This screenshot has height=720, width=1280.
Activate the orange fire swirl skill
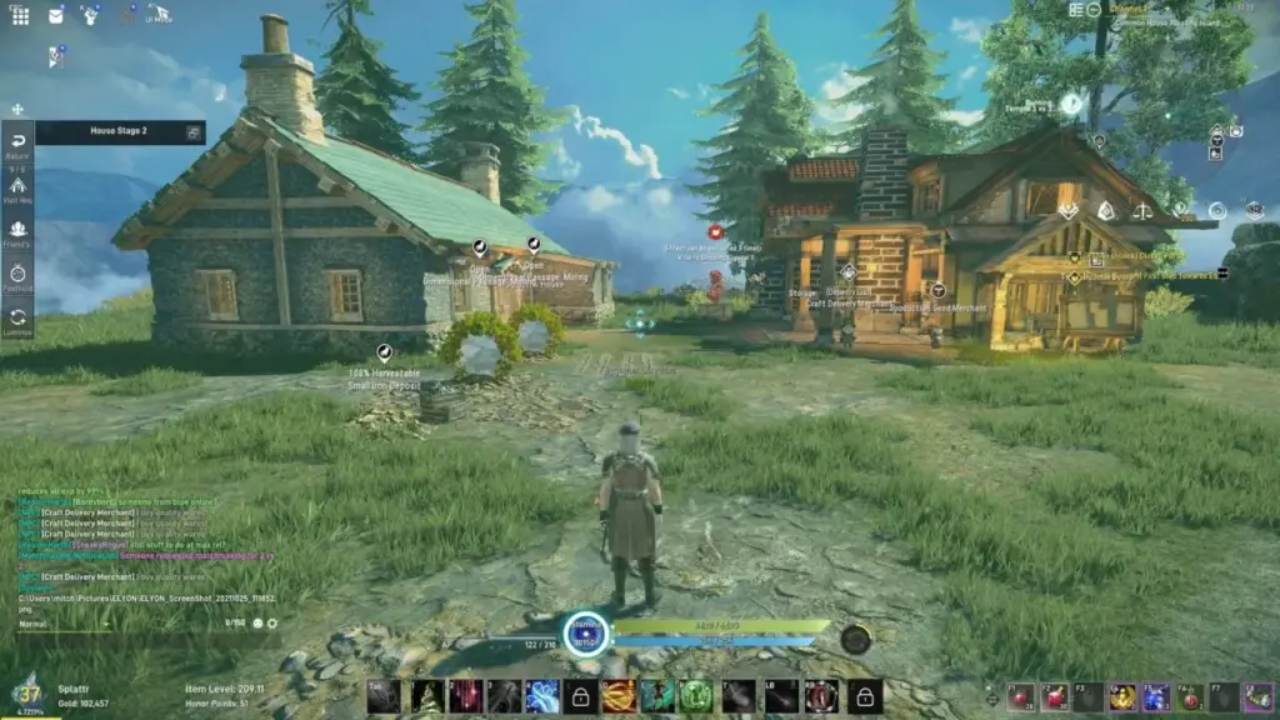point(619,696)
